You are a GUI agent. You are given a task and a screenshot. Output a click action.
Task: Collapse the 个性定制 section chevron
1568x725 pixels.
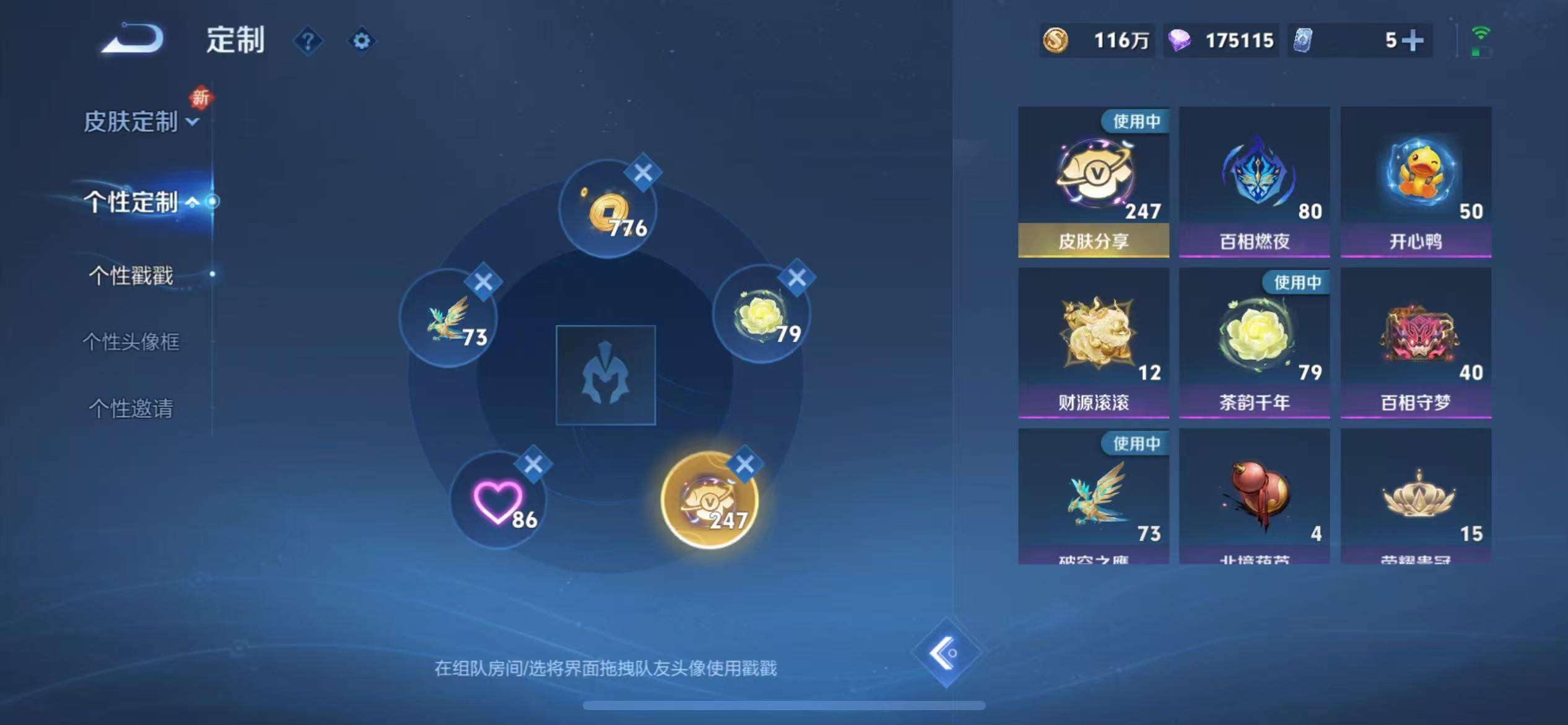click(192, 201)
